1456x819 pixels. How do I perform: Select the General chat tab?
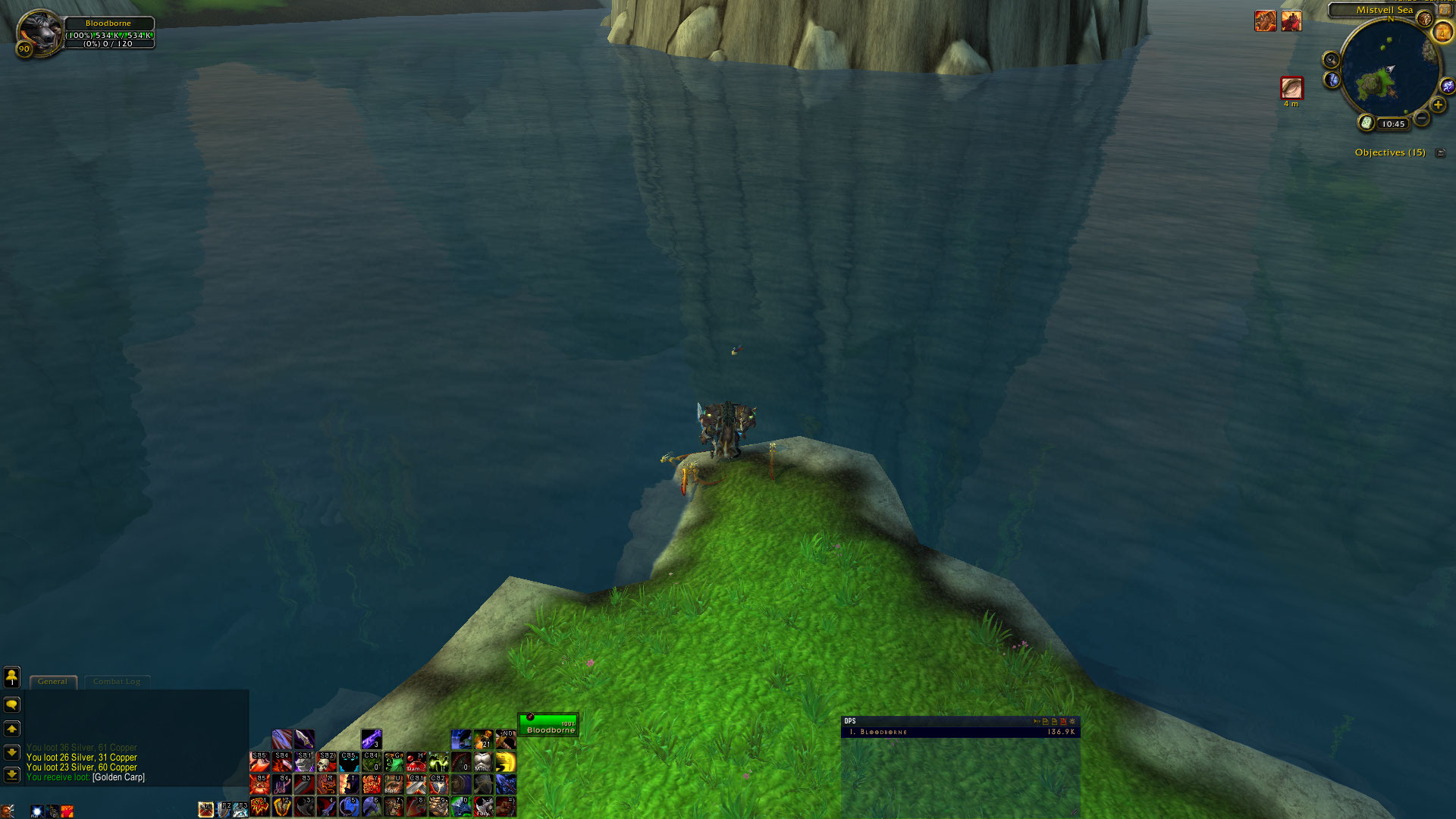pos(52,682)
